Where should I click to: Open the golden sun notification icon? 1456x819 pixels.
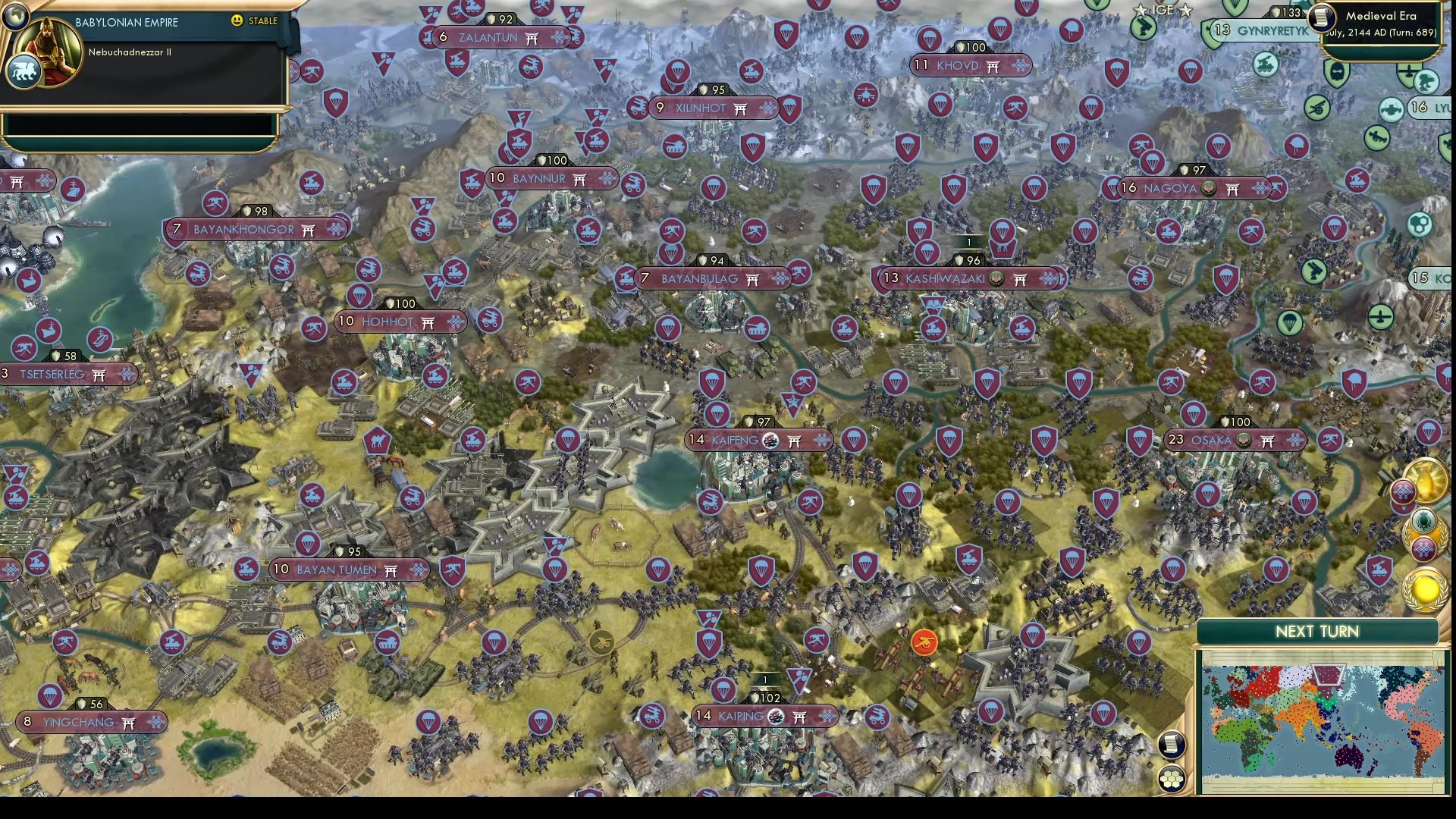pos(1426,588)
